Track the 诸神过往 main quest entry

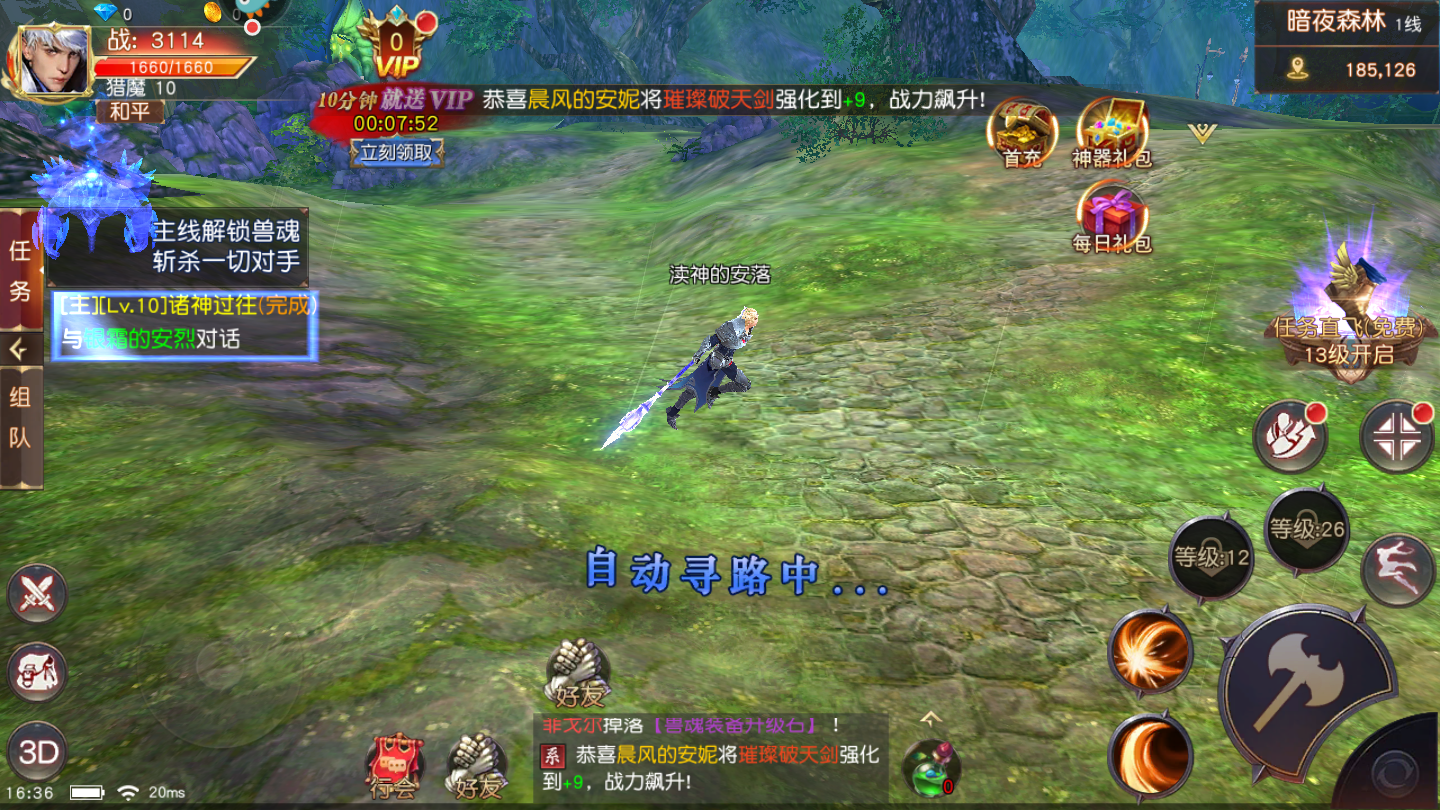click(185, 322)
